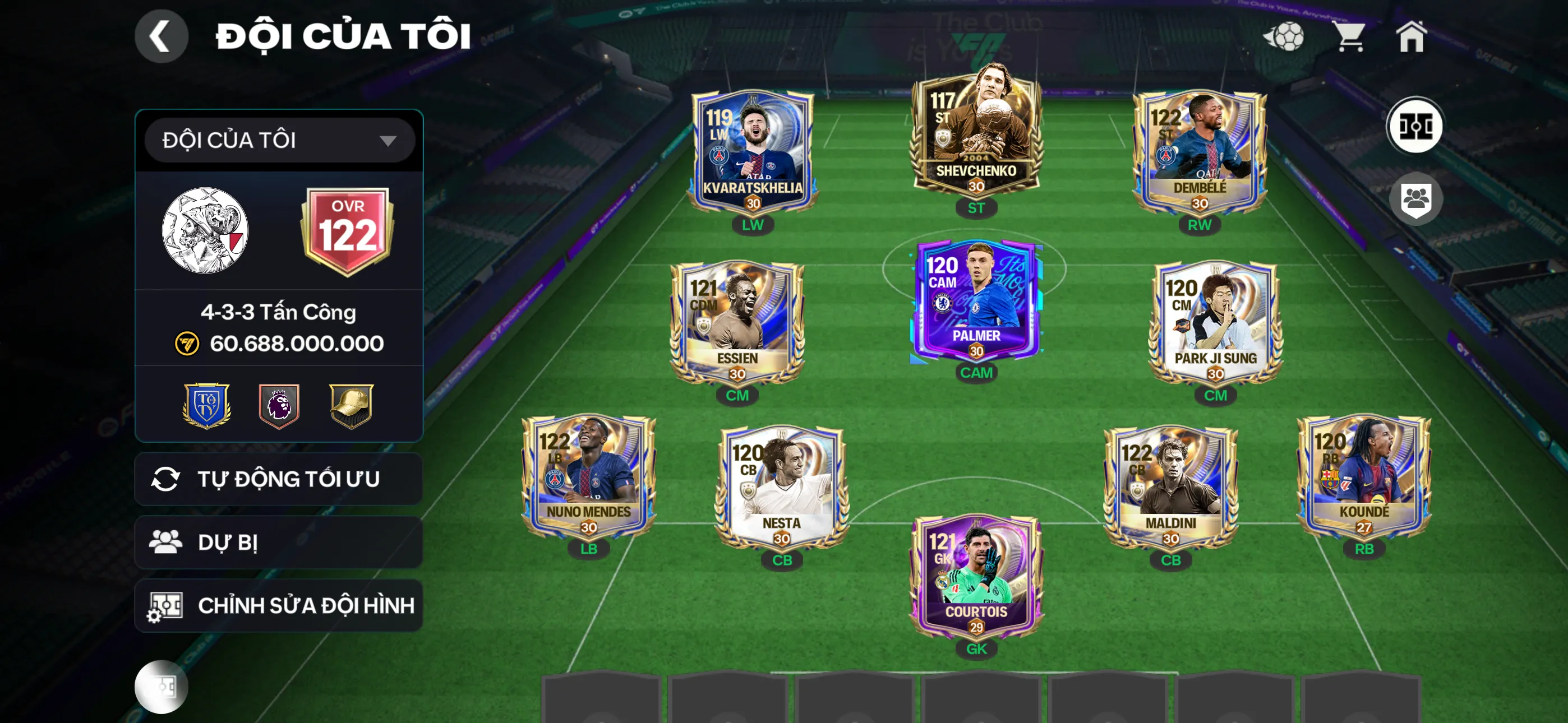This screenshot has height=723, width=1568.
Task: Tap the Park Ji Sung card
Action: click(1215, 323)
